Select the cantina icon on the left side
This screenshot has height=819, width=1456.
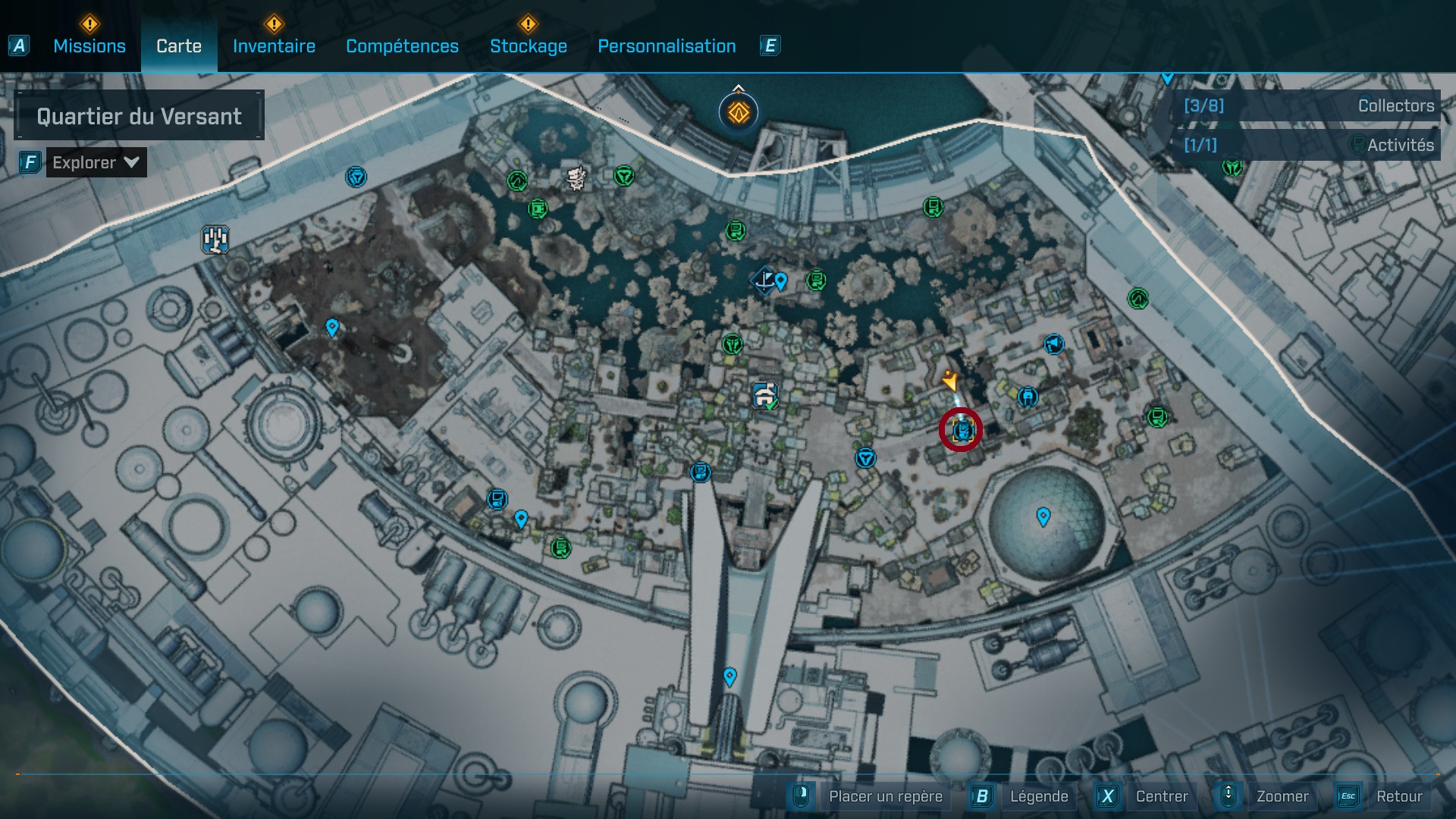coord(214,240)
